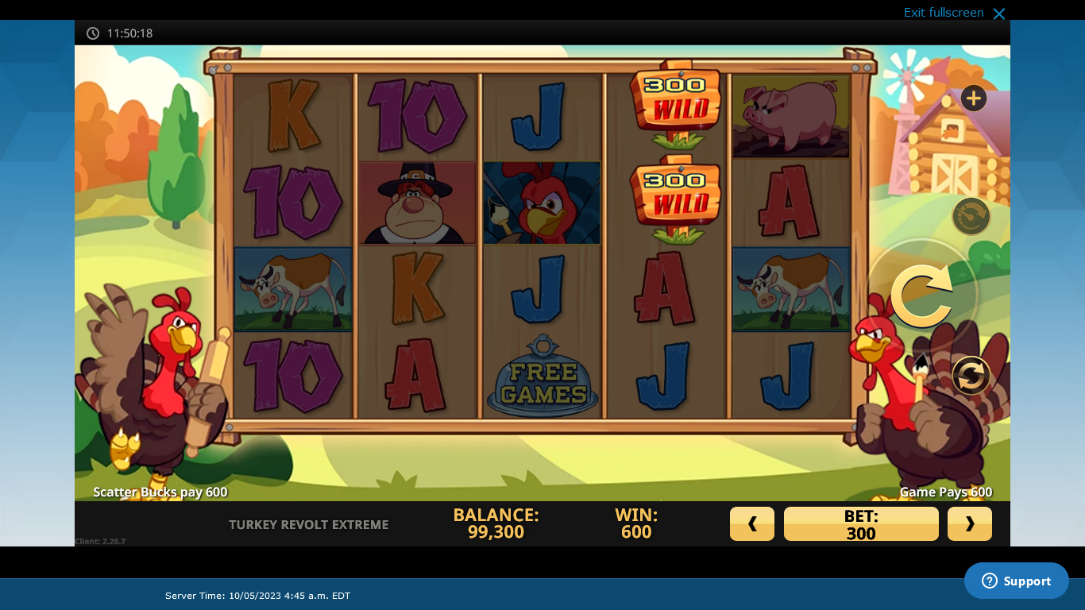1085x610 pixels.
Task: Increase the bet with the right arrow
Action: 969,523
